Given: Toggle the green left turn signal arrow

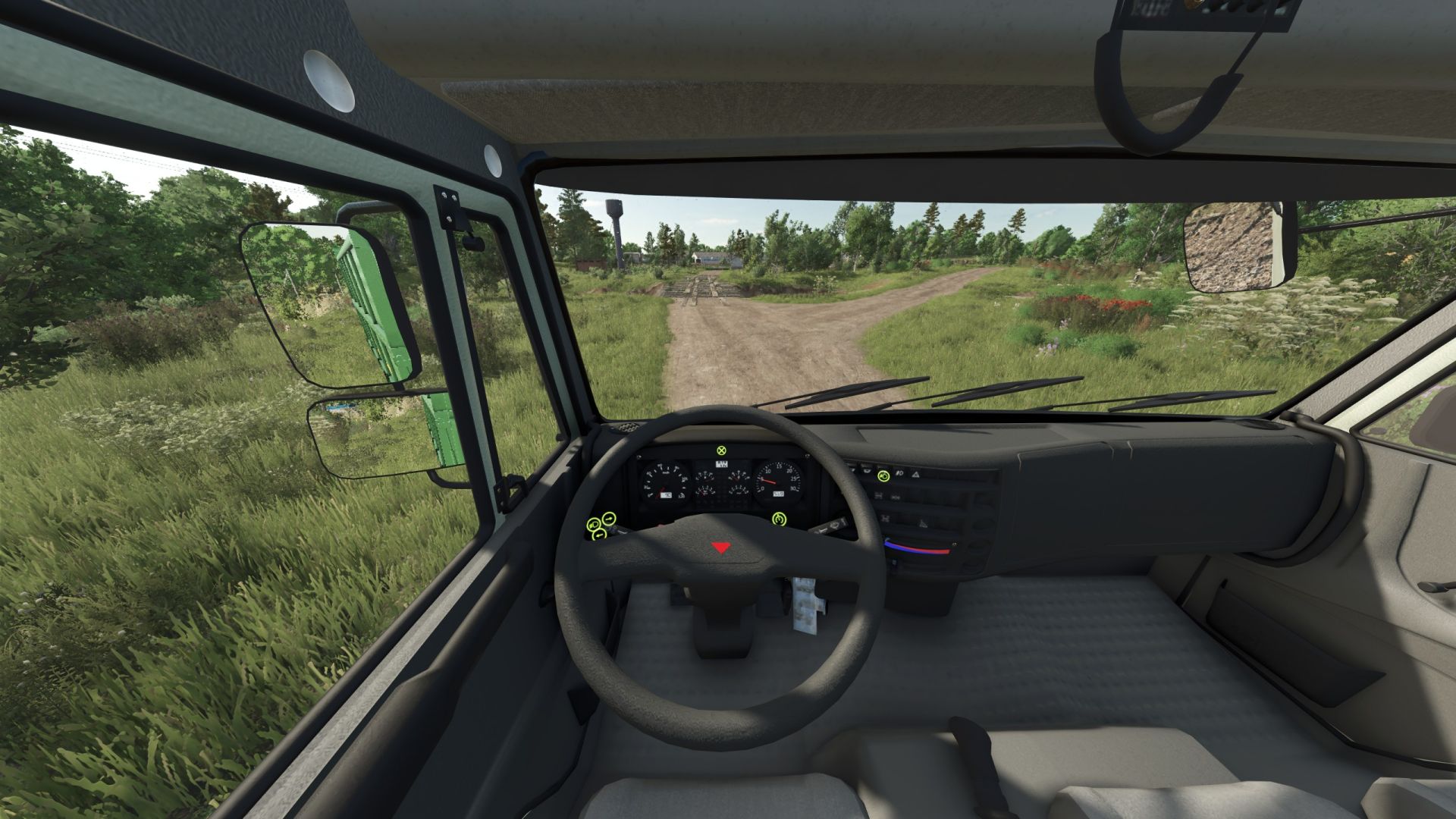Looking at the screenshot, I should coord(599,535).
